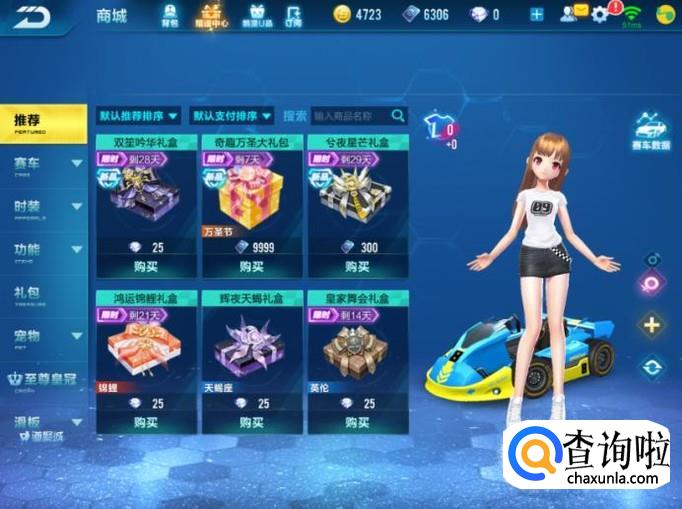Buy the 奇趣万圣大礼包 for 9999
Image resolution: width=682 pixels, height=509 pixels.
[x=252, y=267]
